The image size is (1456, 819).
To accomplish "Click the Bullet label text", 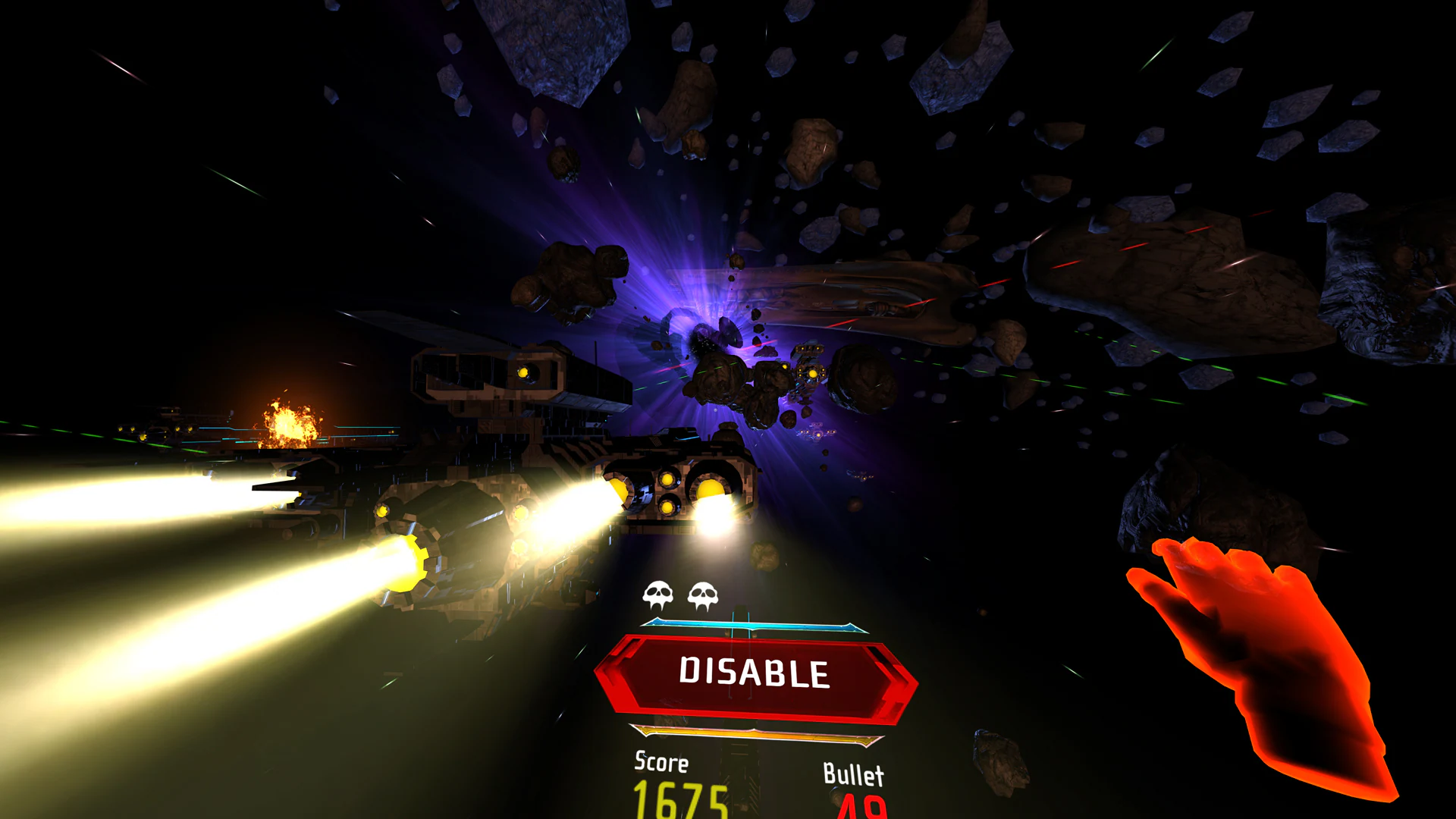I will [x=853, y=774].
